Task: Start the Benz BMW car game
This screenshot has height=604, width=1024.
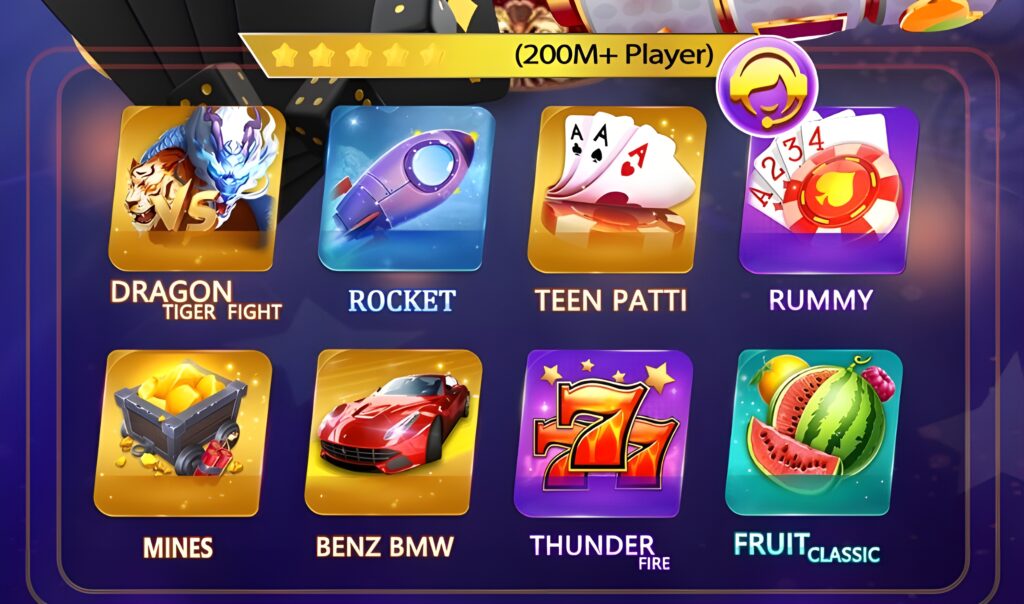Action: tap(392, 432)
